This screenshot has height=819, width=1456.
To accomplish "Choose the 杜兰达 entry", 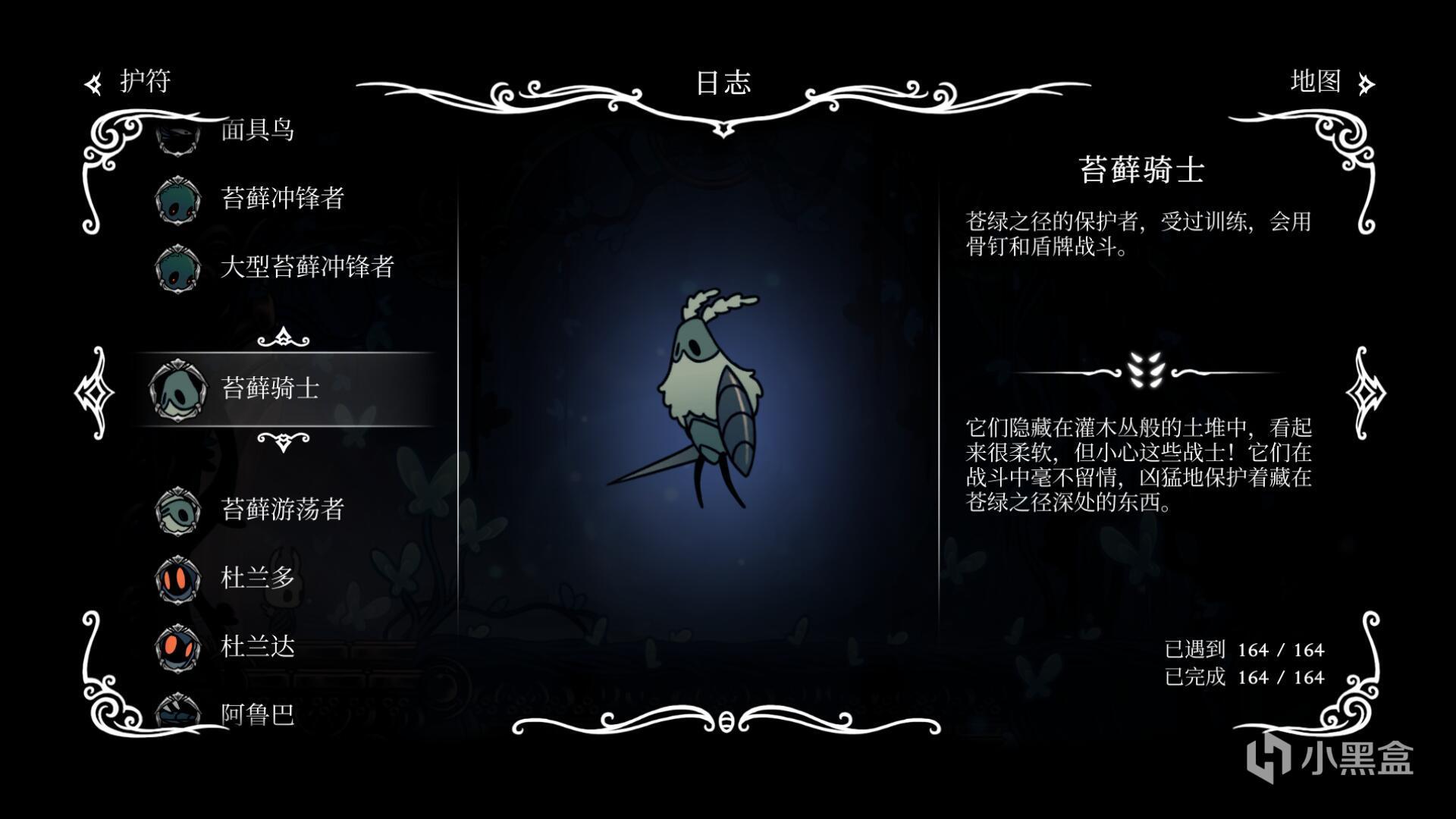I will pyautogui.click(x=256, y=646).
